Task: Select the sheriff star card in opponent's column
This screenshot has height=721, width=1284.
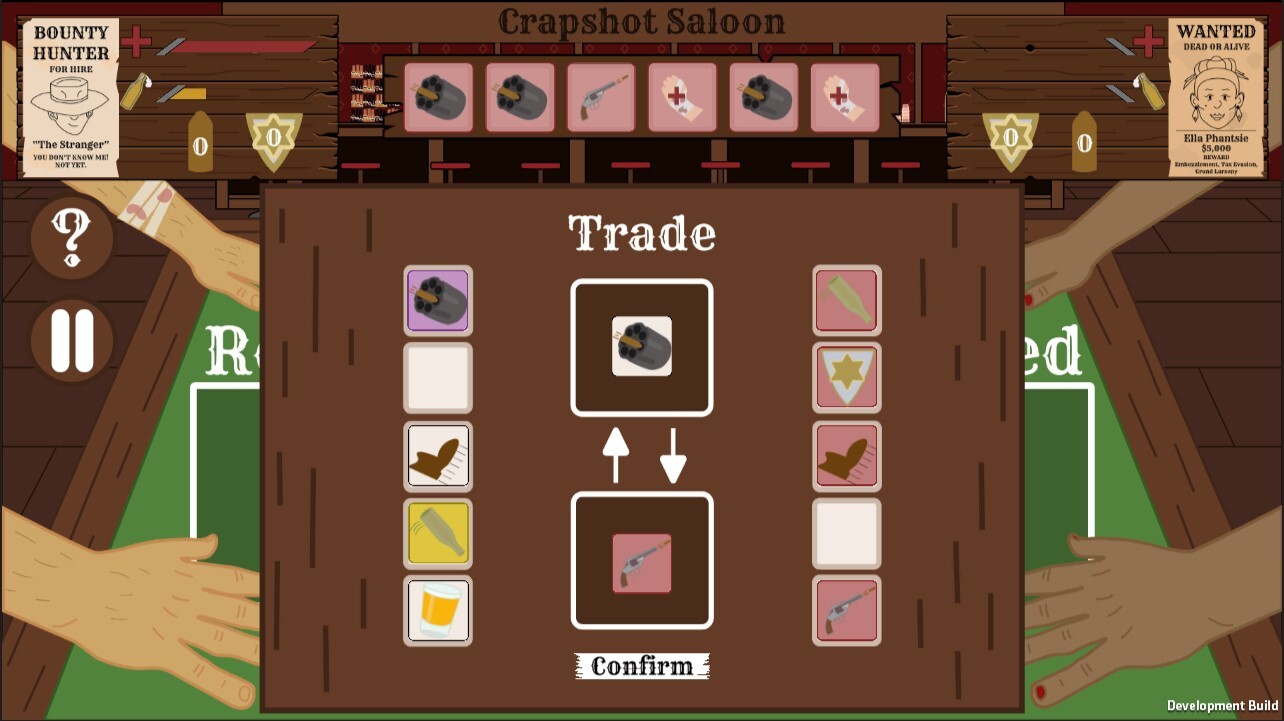Action: [846, 377]
